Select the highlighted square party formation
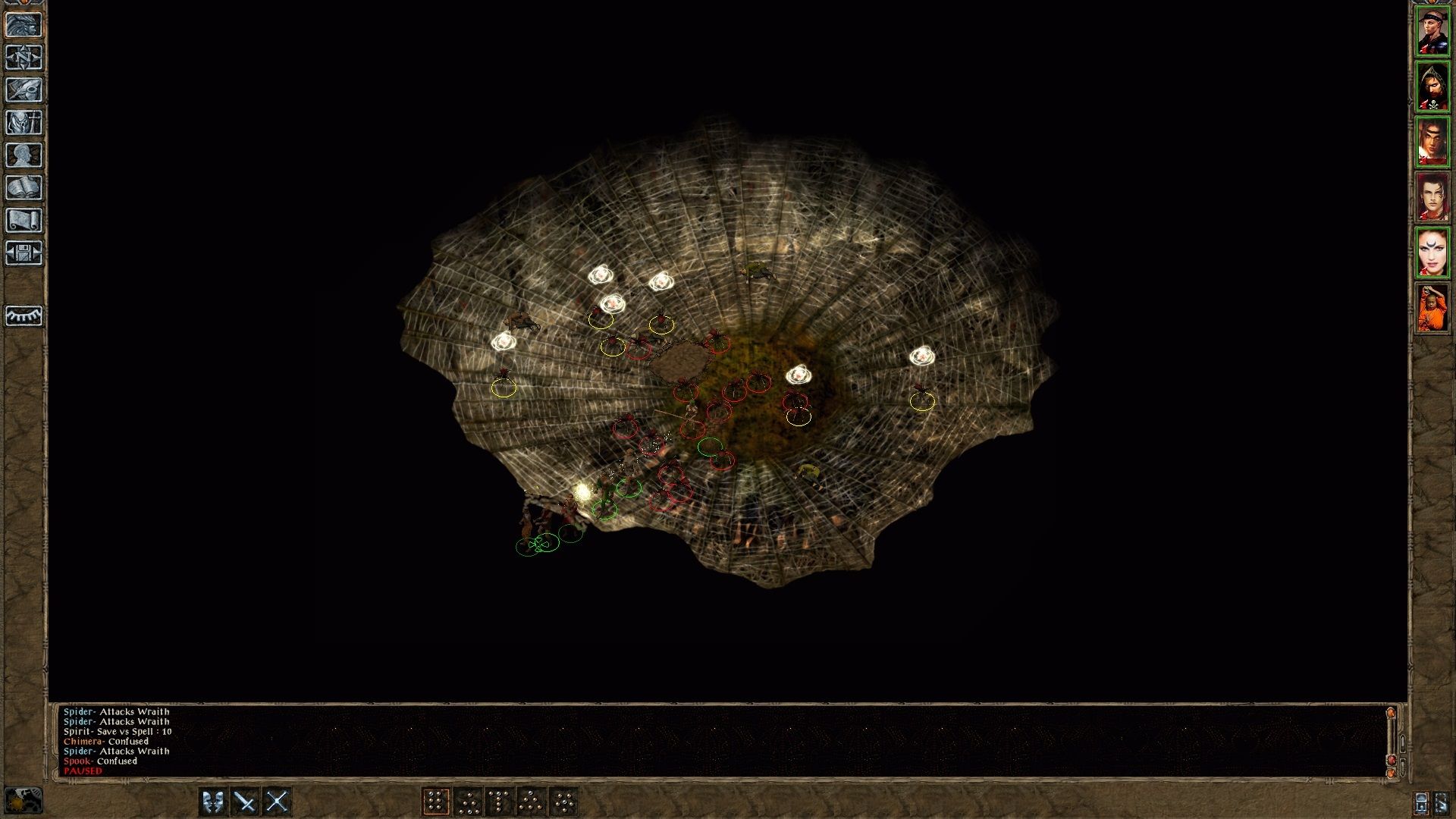Screen dimensions: 1456x819 (437, 800)
